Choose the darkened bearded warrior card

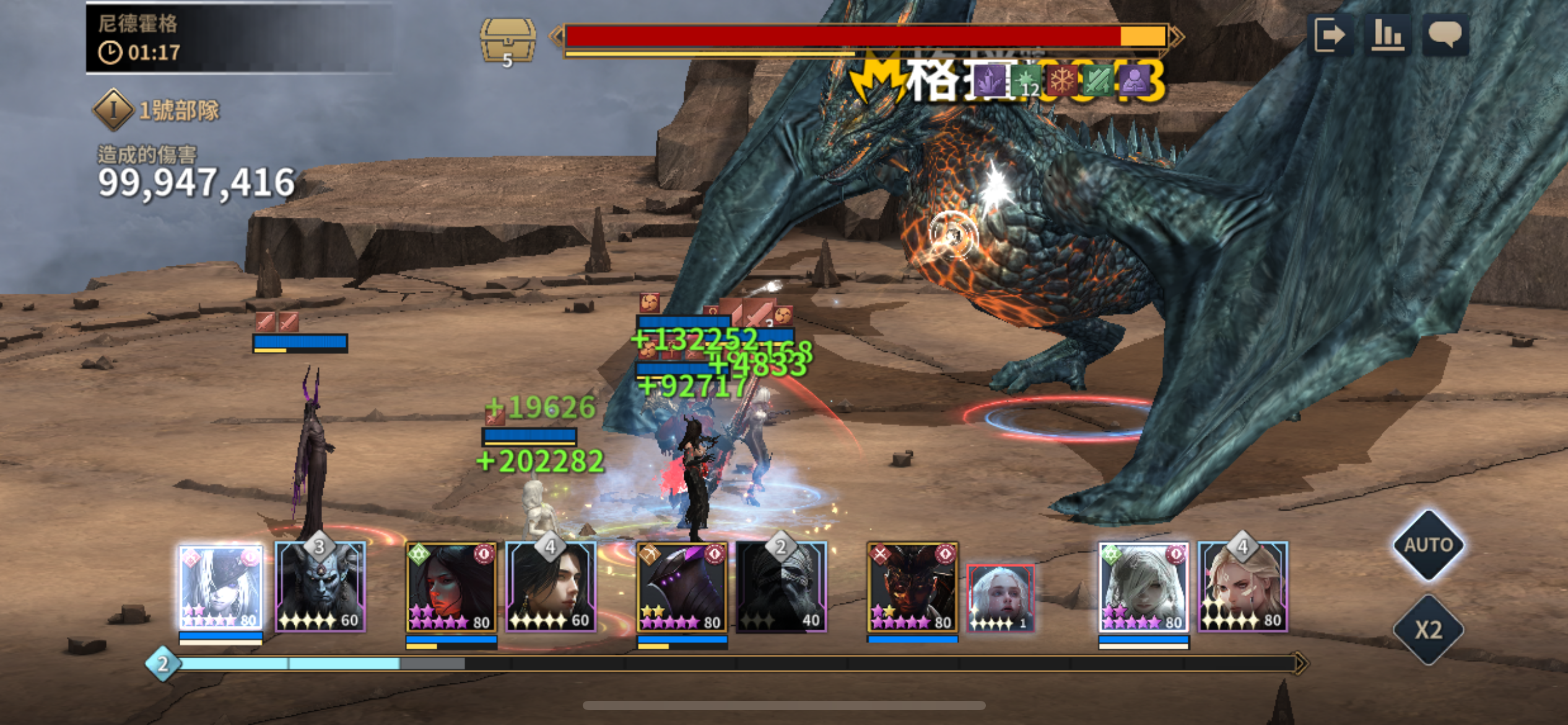point(782,587)
